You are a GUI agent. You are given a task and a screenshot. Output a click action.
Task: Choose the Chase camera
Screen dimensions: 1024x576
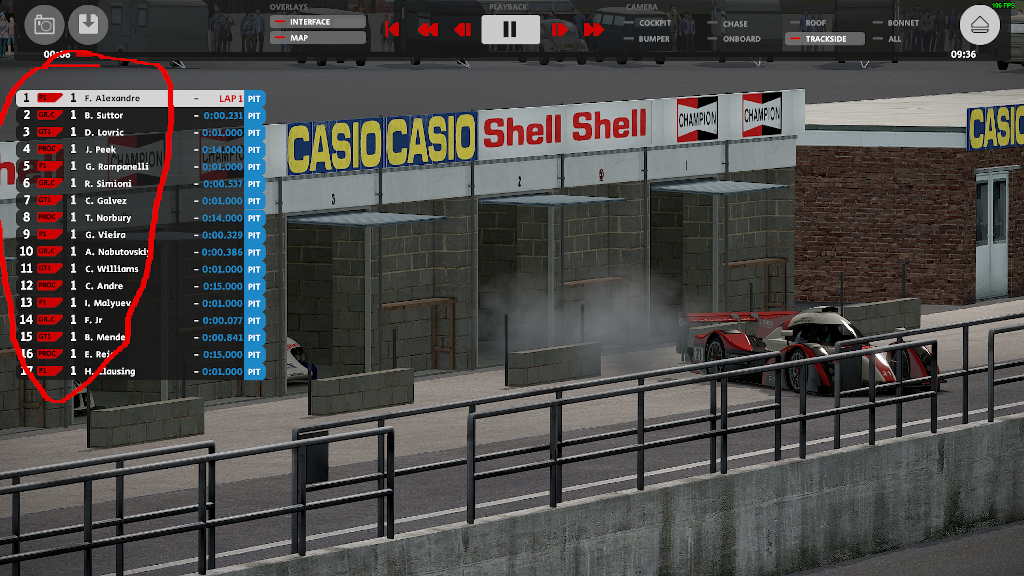(735, 23)
